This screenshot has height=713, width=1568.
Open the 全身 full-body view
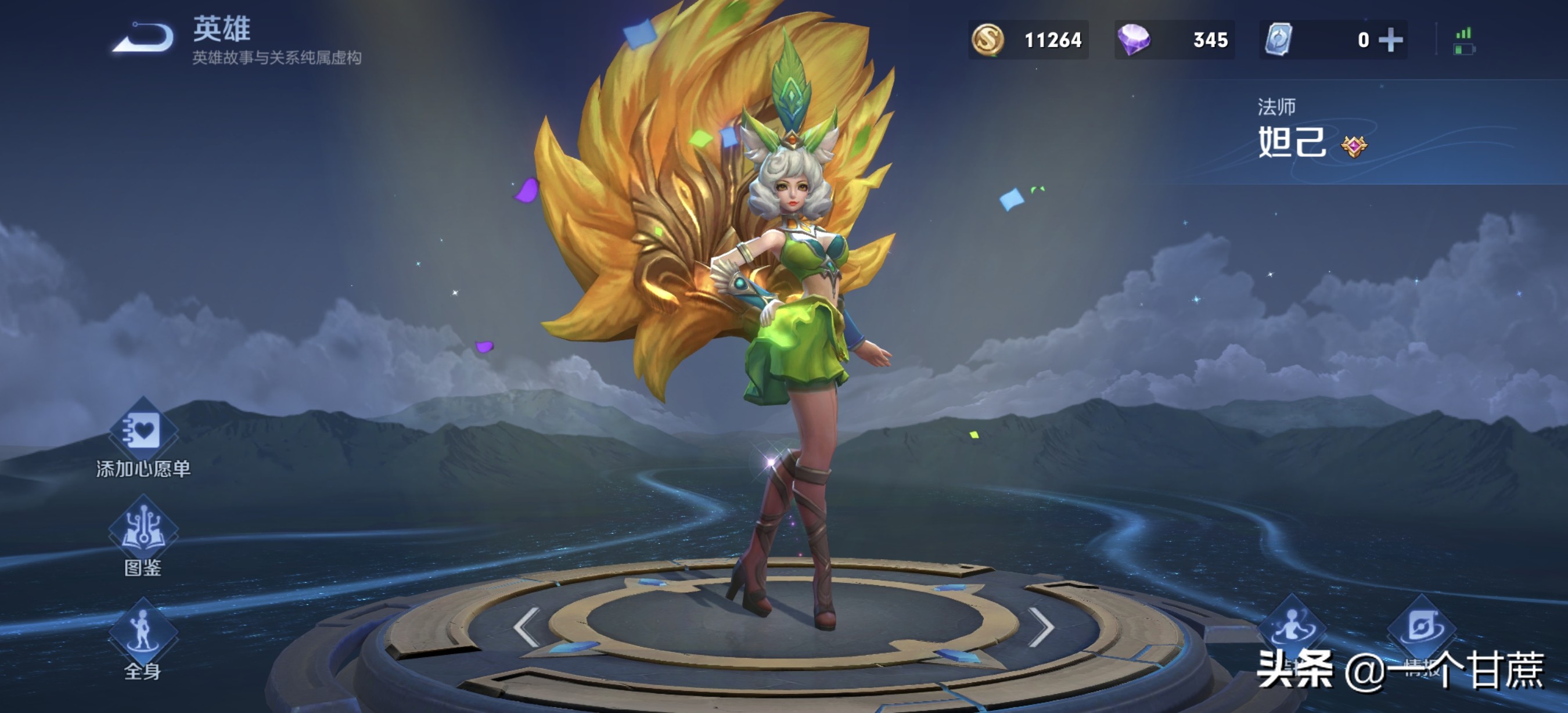(143, 633)
